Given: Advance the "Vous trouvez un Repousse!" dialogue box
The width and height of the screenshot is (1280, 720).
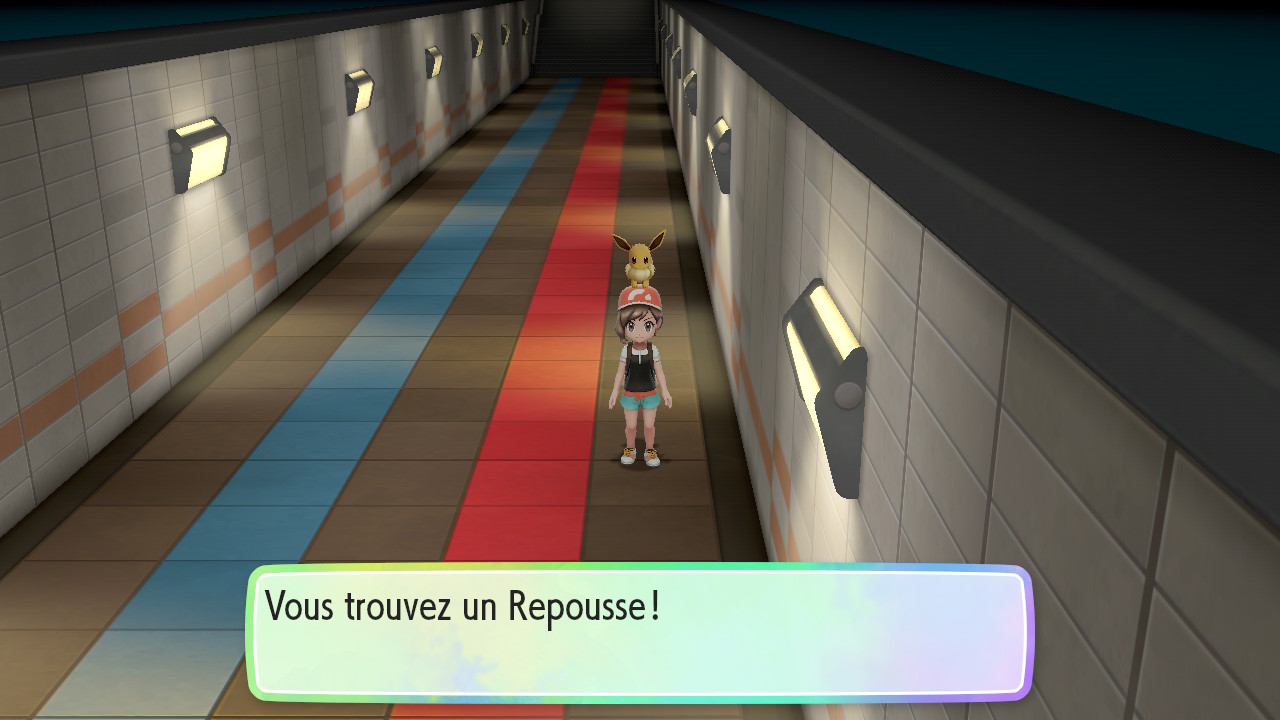Looking at the screenshot, I should pos(638,632).
